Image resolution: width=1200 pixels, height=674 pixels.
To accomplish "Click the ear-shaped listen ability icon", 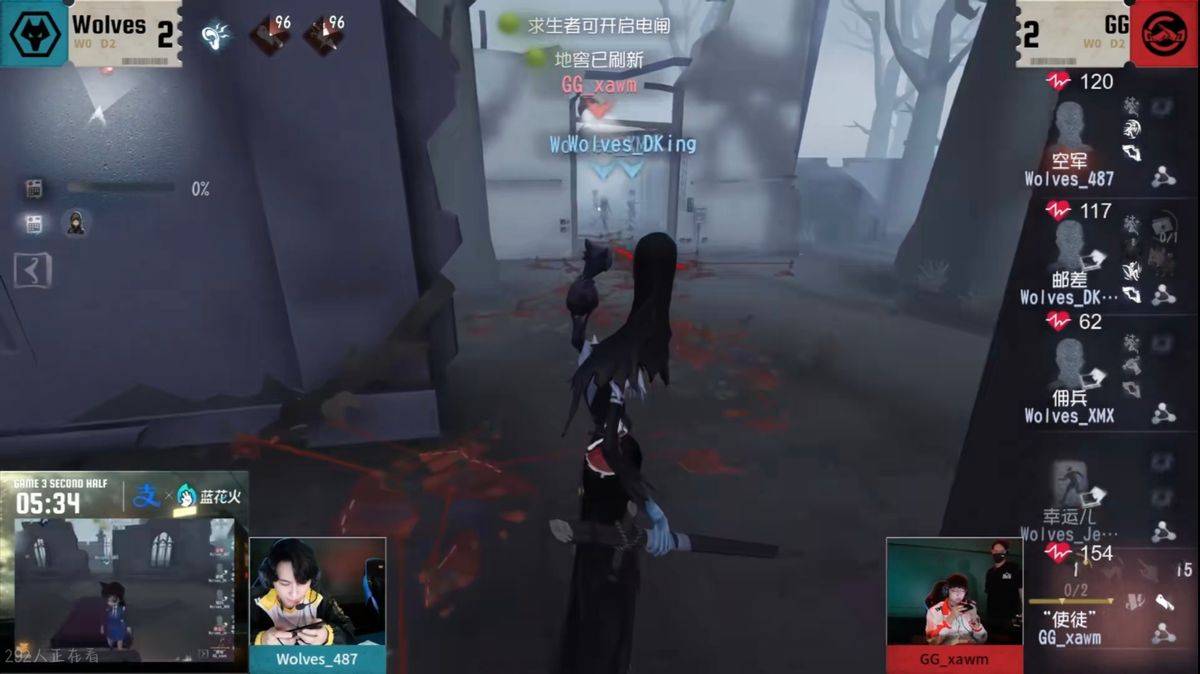I will pyautogui.click(x=215, y=36).
